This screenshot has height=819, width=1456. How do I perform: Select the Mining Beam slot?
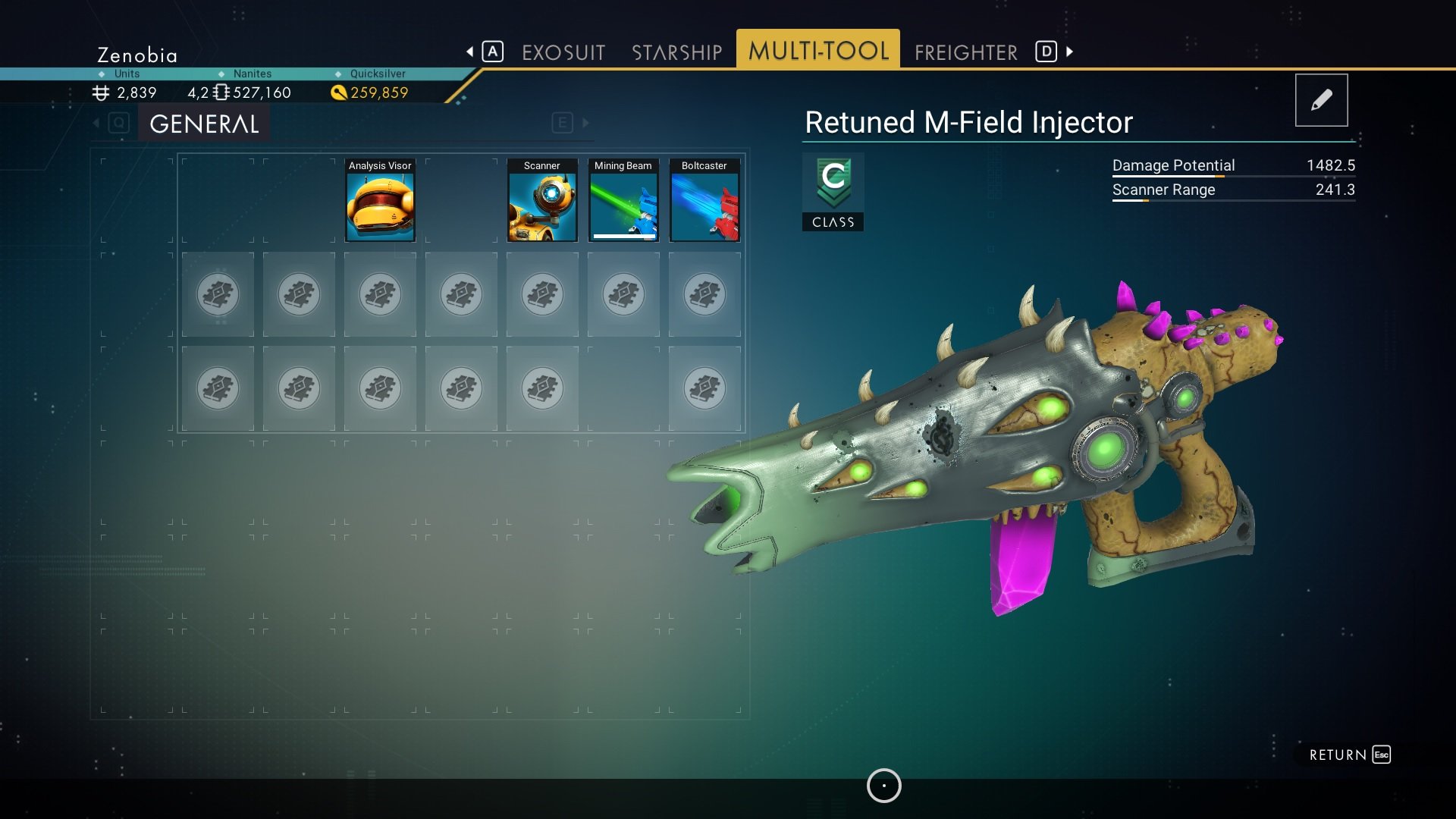point(623,201)
